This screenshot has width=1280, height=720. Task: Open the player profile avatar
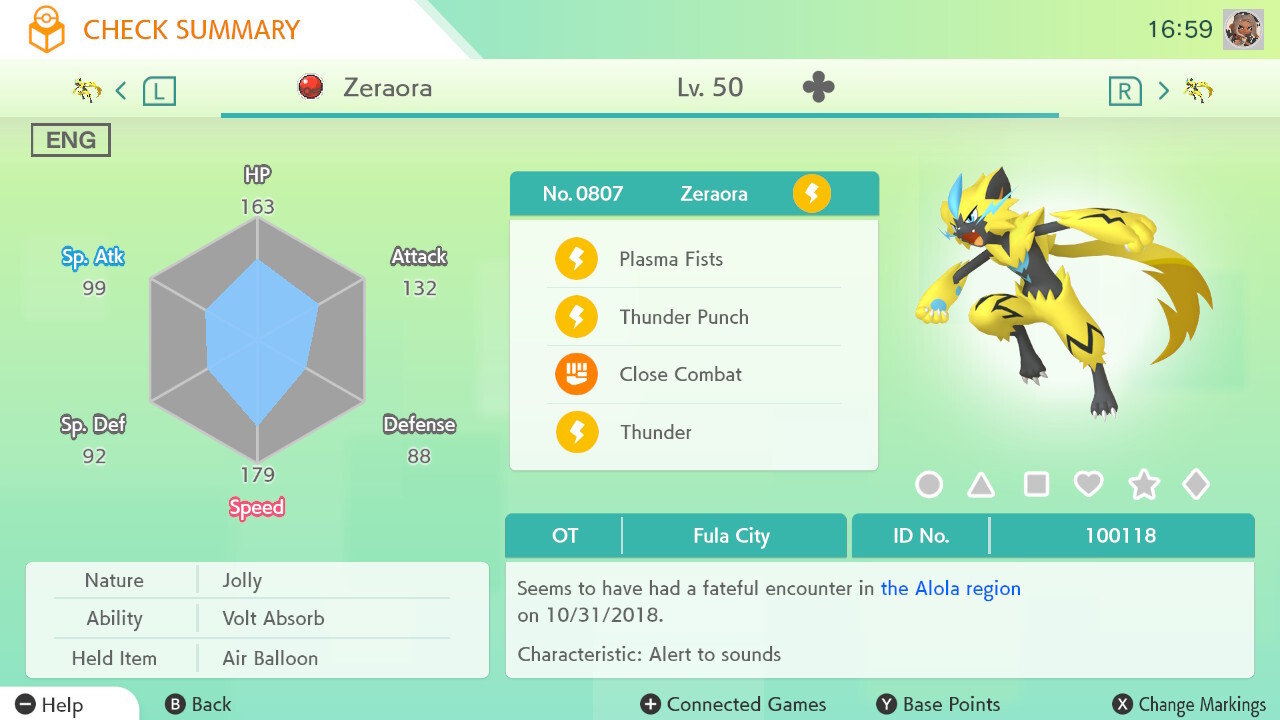[x=1243, y=29]
